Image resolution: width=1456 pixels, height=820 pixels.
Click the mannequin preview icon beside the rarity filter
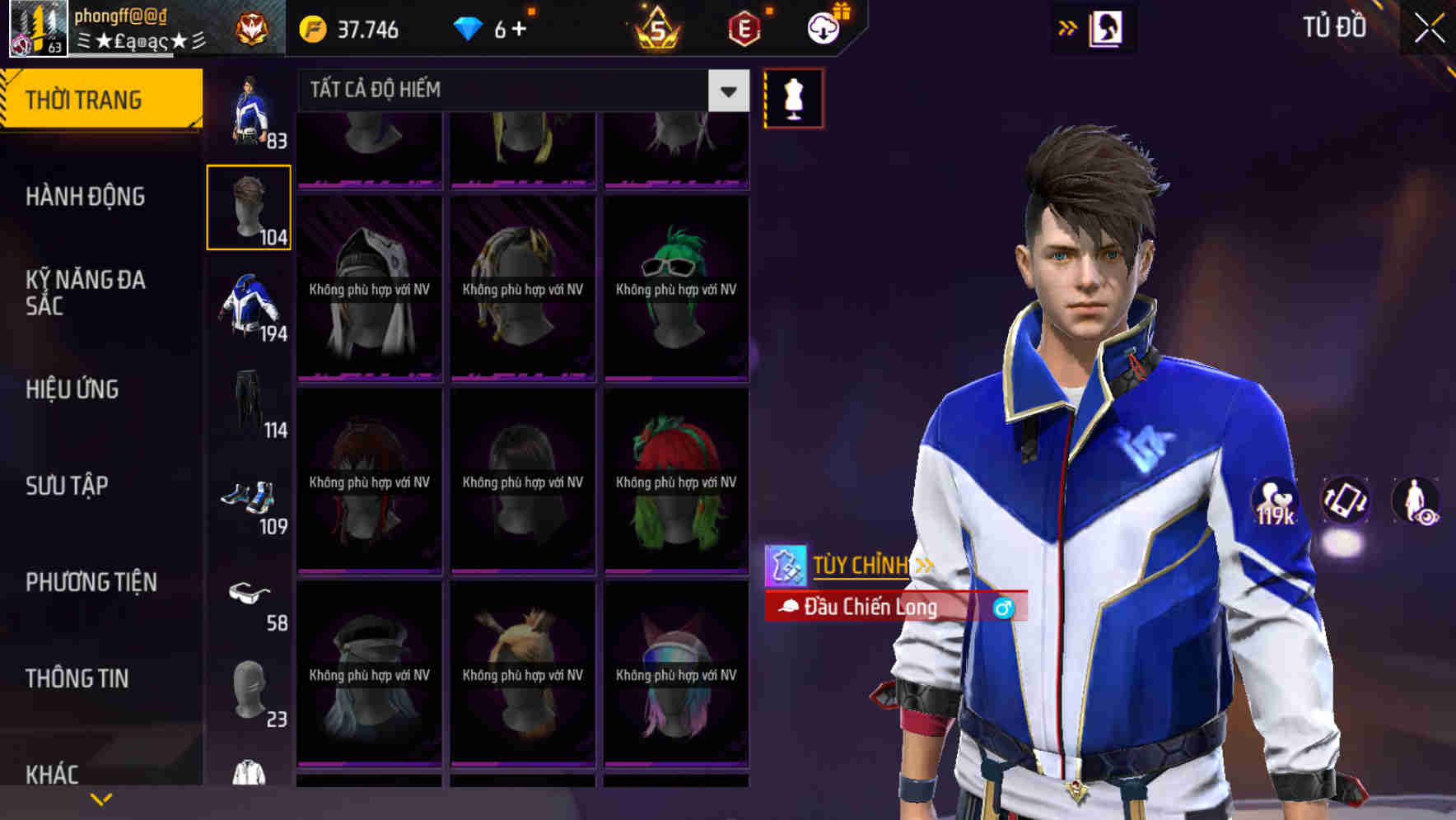[x=793, y=96]
